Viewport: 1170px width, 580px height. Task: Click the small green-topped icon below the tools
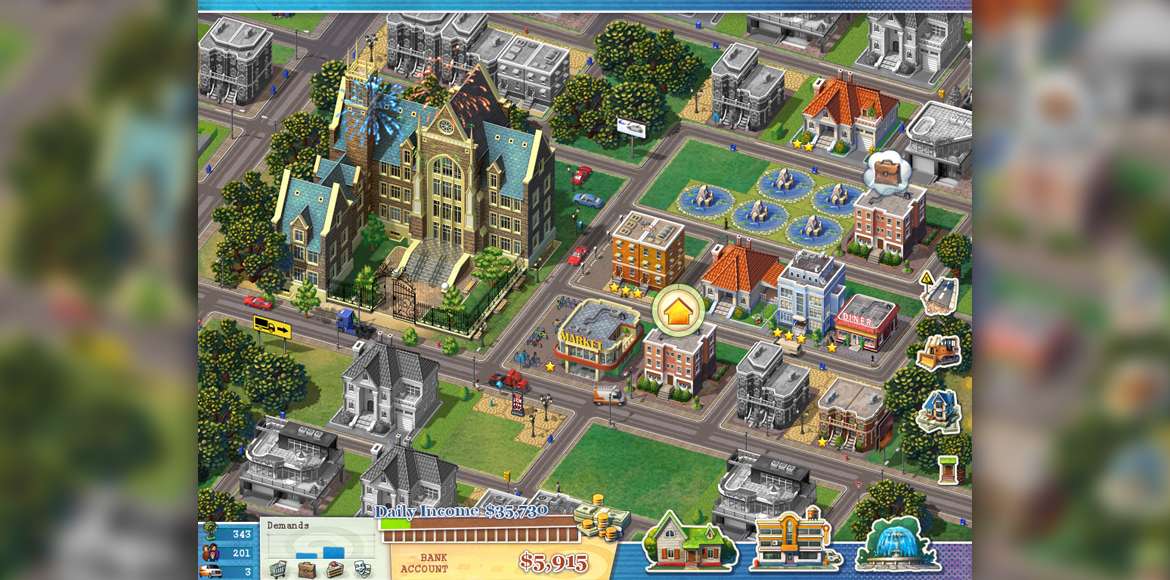[x=947, y=469]
